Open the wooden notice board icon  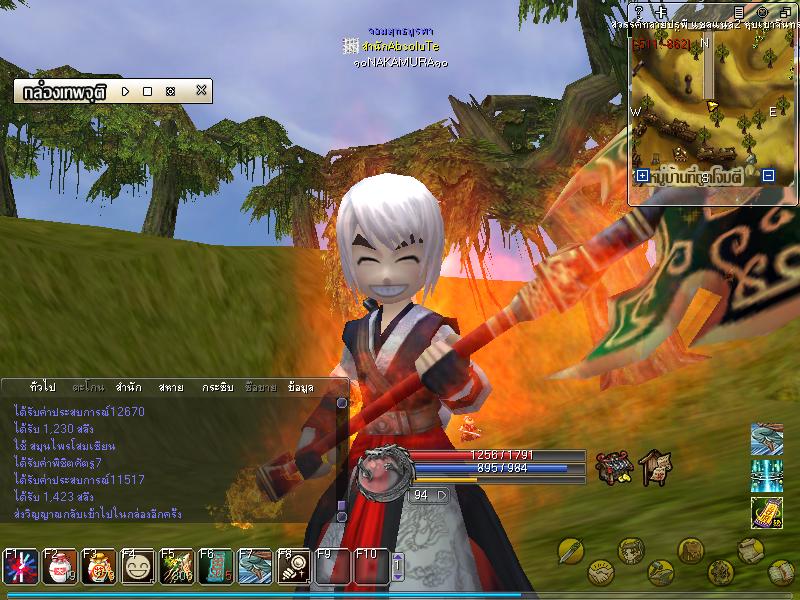tap(655, 465)
